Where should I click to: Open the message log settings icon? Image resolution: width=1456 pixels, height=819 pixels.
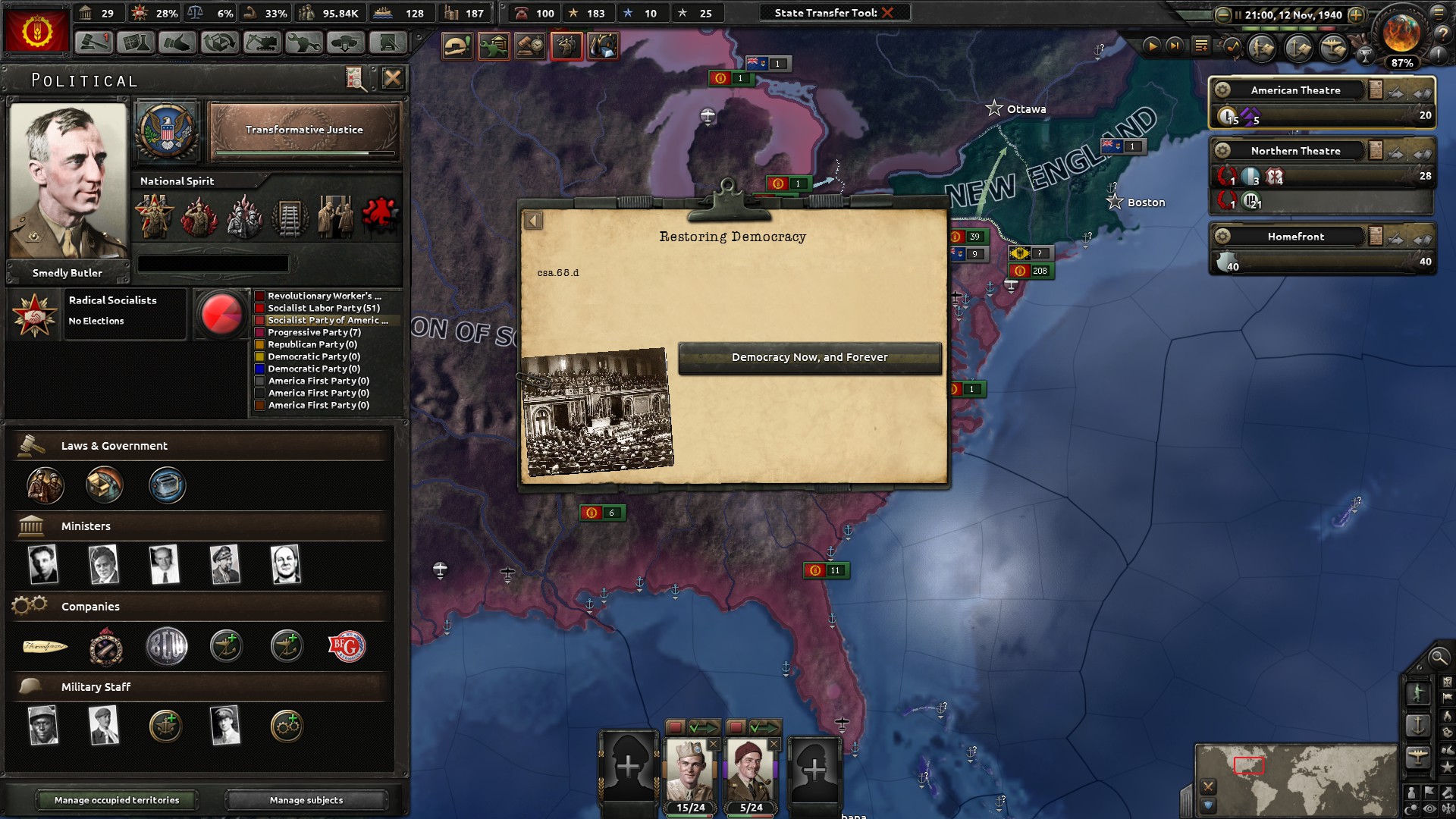click(1202, 45)
